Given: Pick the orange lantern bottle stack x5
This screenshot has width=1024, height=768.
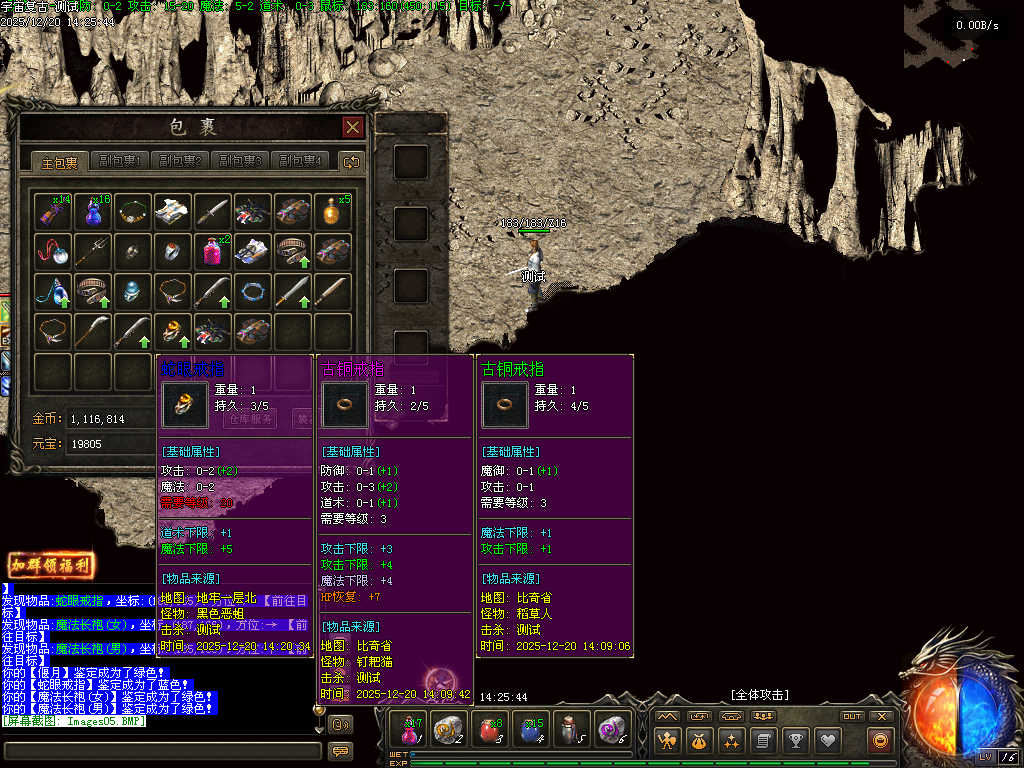Looking at the screenshot, I should 333,211.
